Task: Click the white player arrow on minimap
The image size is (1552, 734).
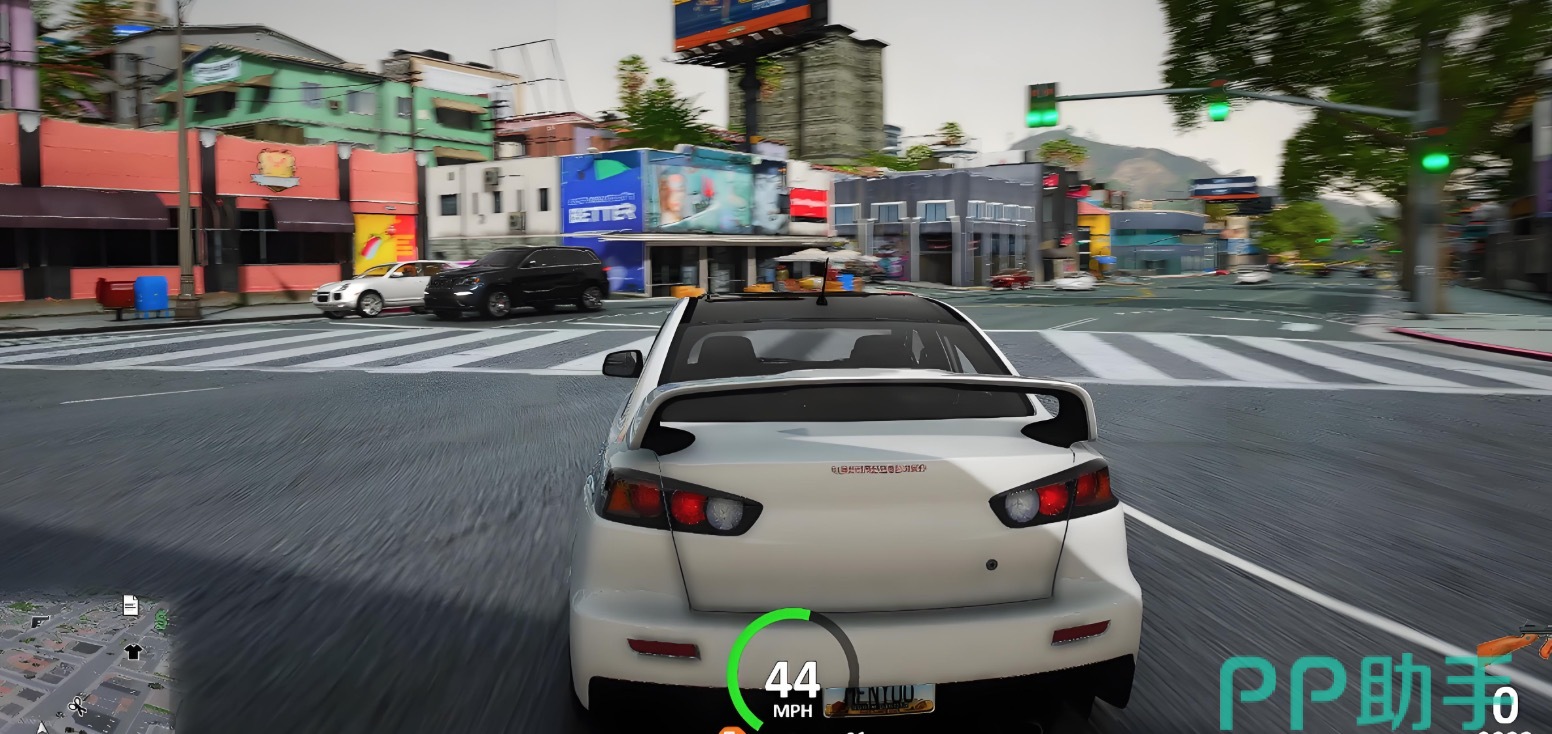Action: point(42,728)
